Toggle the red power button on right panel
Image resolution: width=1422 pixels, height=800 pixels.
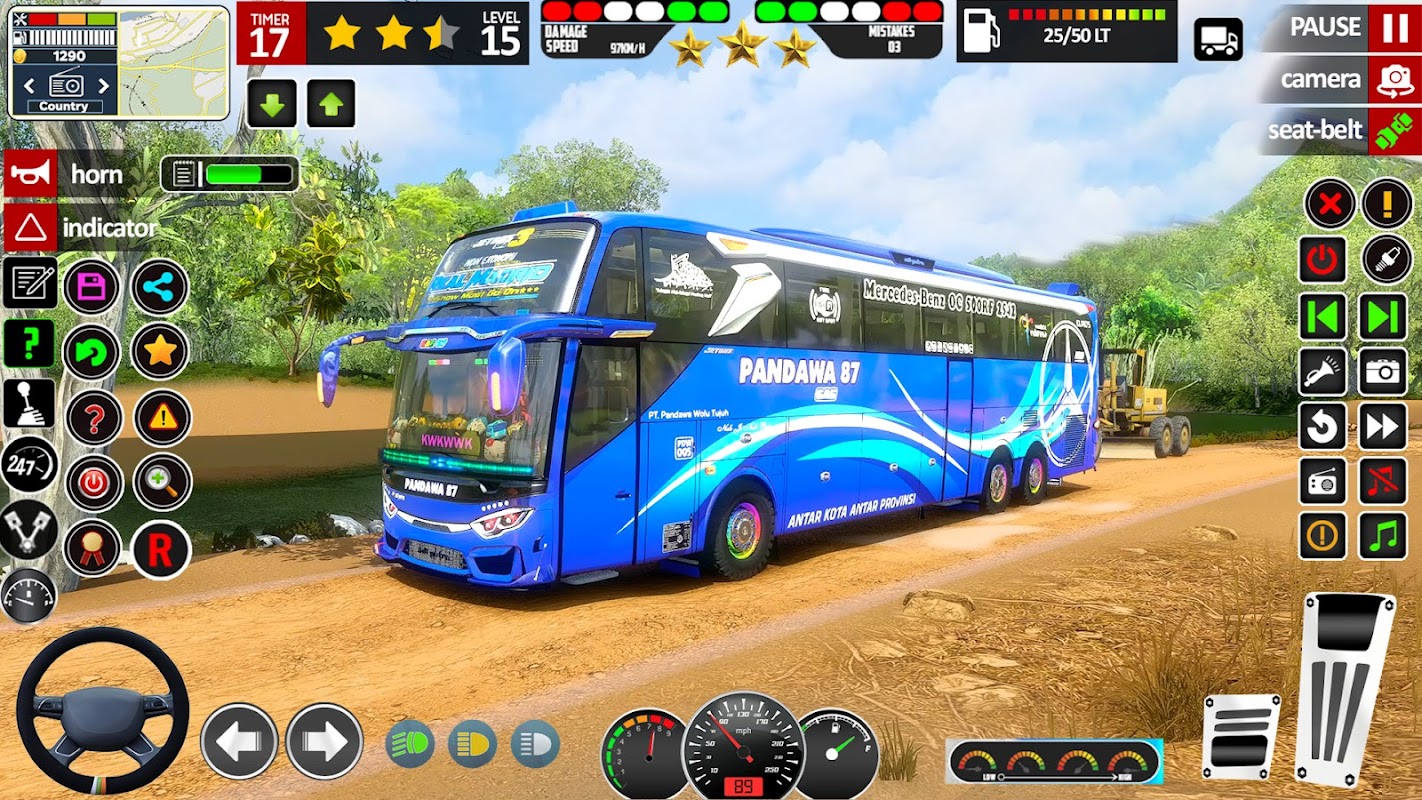pyautogui.click(x=1323, y=260)
